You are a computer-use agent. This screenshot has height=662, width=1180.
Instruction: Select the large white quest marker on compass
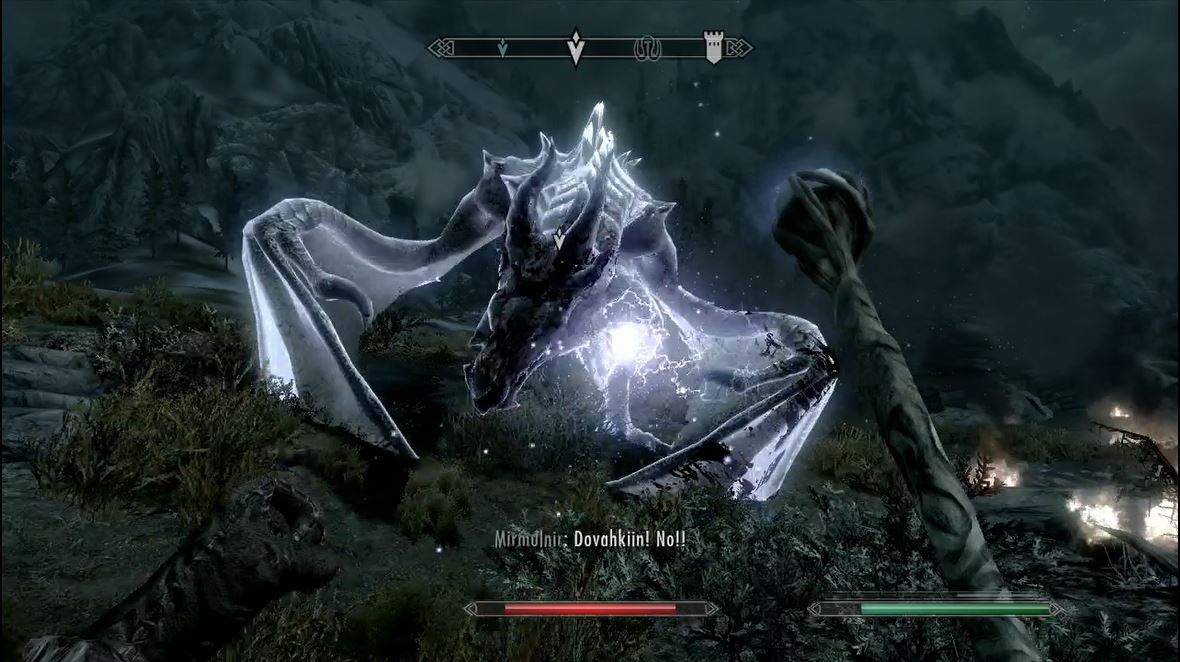(x=575, y=48)
